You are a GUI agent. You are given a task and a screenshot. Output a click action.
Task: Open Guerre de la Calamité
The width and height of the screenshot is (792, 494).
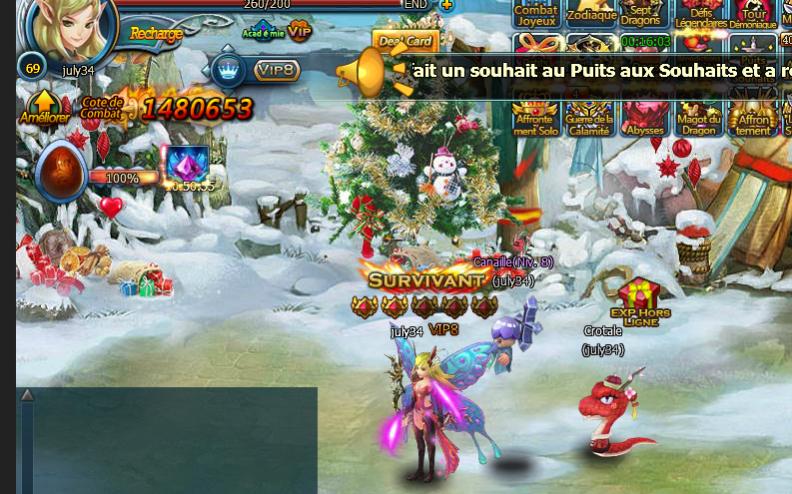point(589,119)
